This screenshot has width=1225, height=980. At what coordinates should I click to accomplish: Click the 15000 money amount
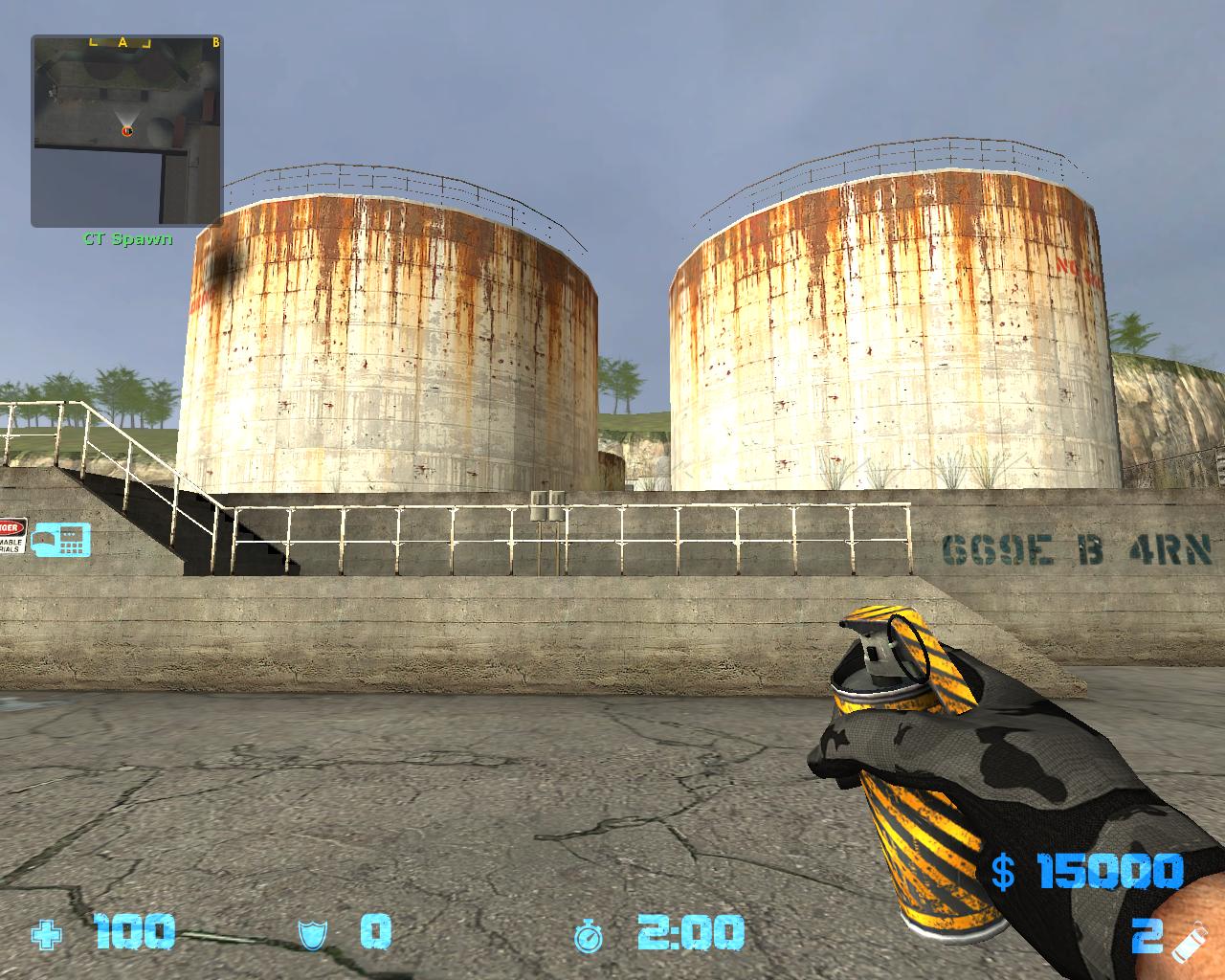[1110, 871]
